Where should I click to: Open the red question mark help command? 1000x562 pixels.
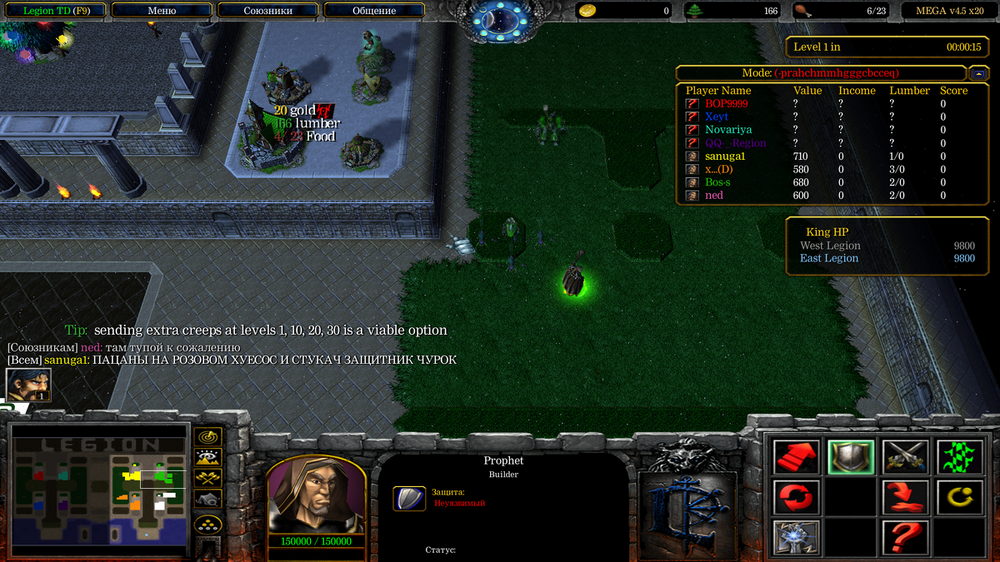point(905,537)
